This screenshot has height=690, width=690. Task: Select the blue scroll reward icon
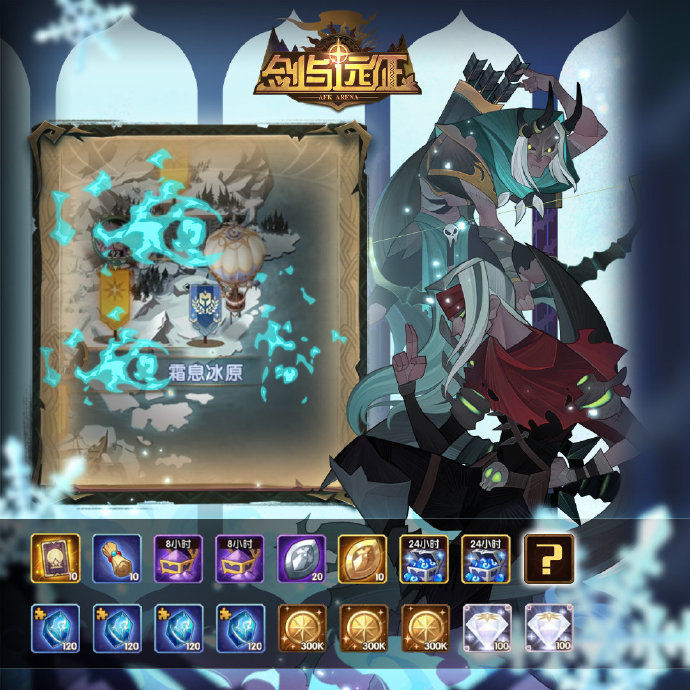117,557
